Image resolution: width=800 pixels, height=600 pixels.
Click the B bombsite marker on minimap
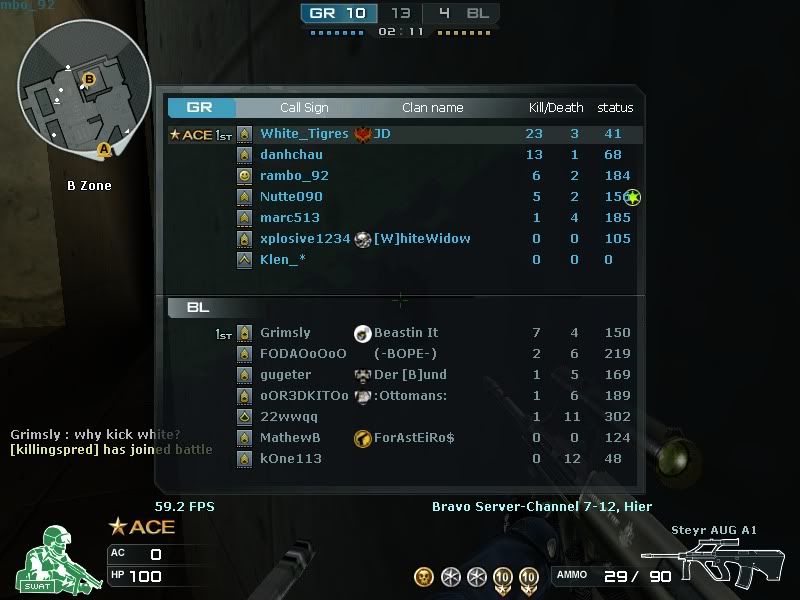coord(89,79)
